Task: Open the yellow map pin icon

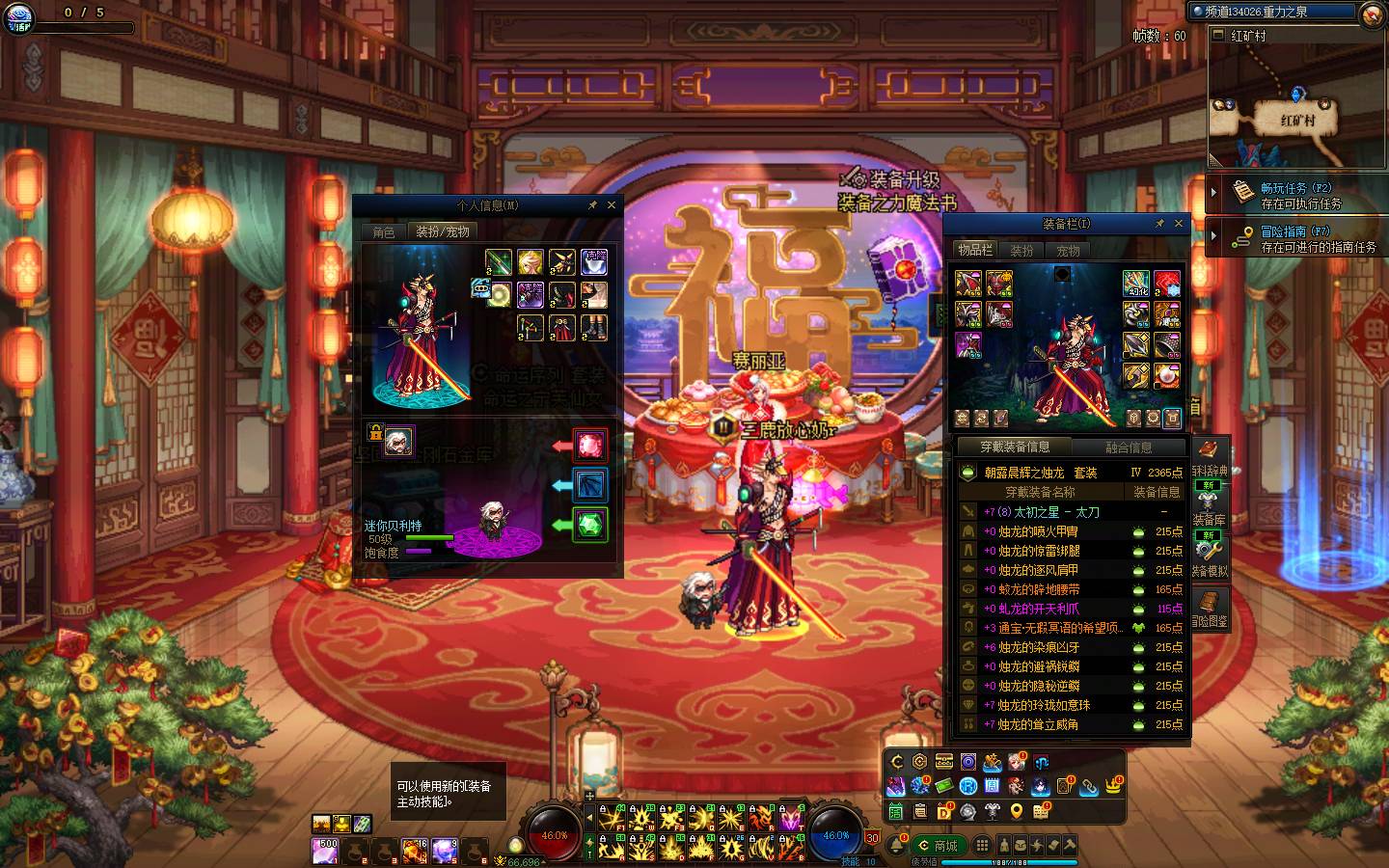Action: [1017, 812]
